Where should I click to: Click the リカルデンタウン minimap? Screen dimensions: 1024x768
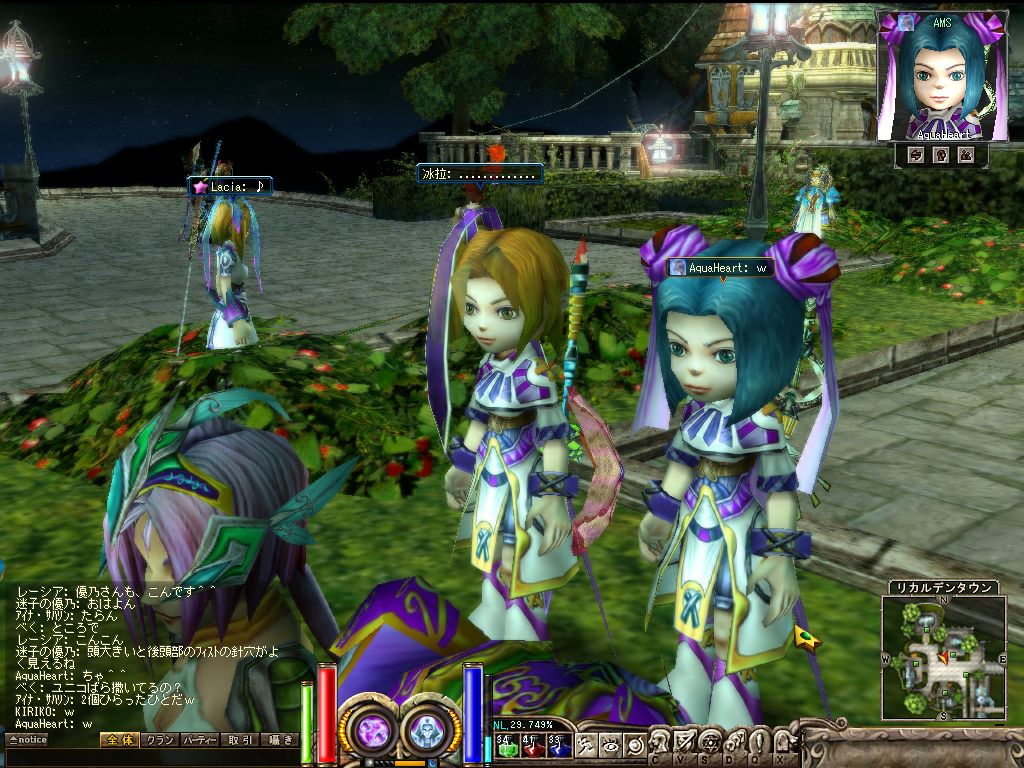943,657
